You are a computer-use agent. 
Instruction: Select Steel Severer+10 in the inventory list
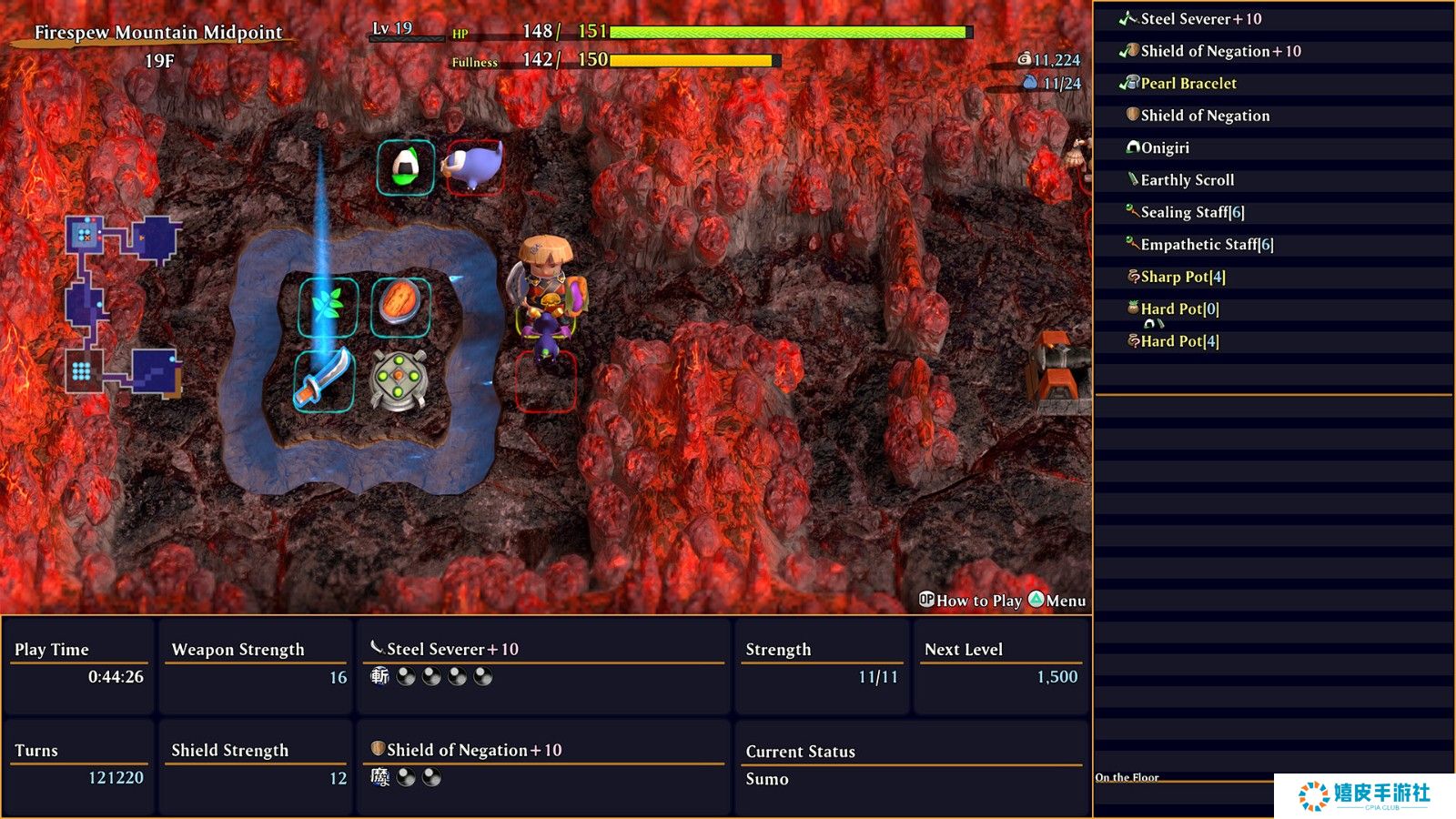[1200, 19]
